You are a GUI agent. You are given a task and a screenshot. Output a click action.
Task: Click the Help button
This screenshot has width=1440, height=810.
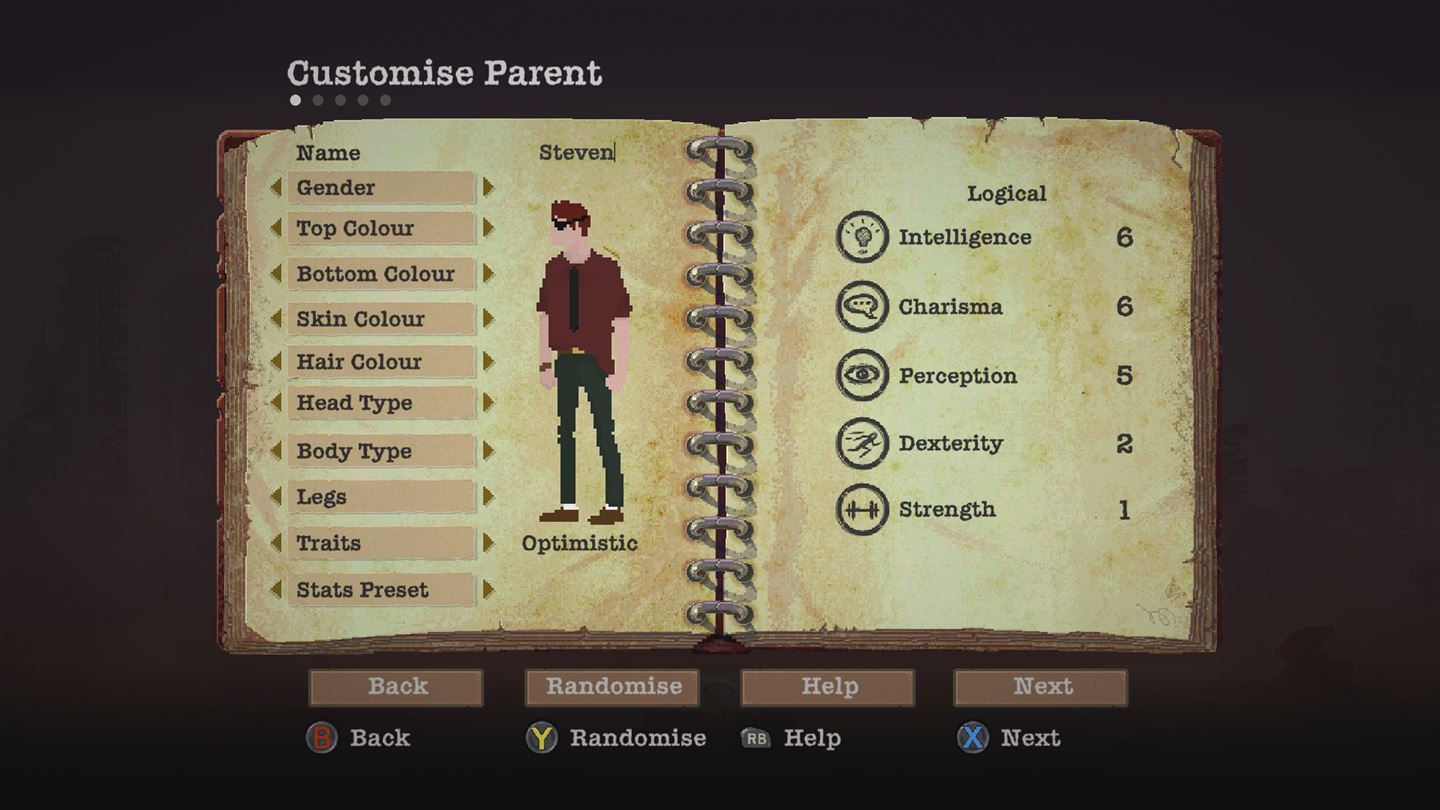click(827, 687)
